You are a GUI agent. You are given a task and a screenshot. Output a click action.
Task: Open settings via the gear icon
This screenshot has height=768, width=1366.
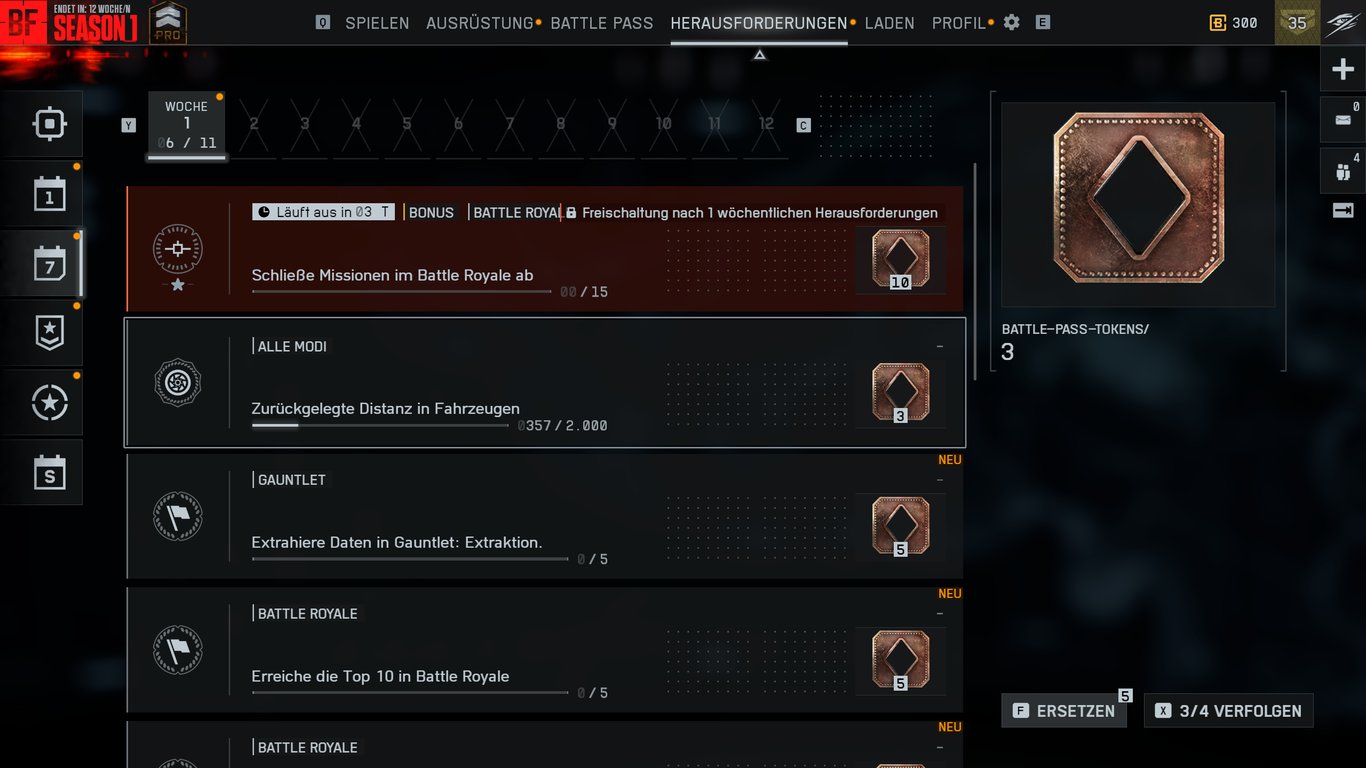coord(1012,22)
